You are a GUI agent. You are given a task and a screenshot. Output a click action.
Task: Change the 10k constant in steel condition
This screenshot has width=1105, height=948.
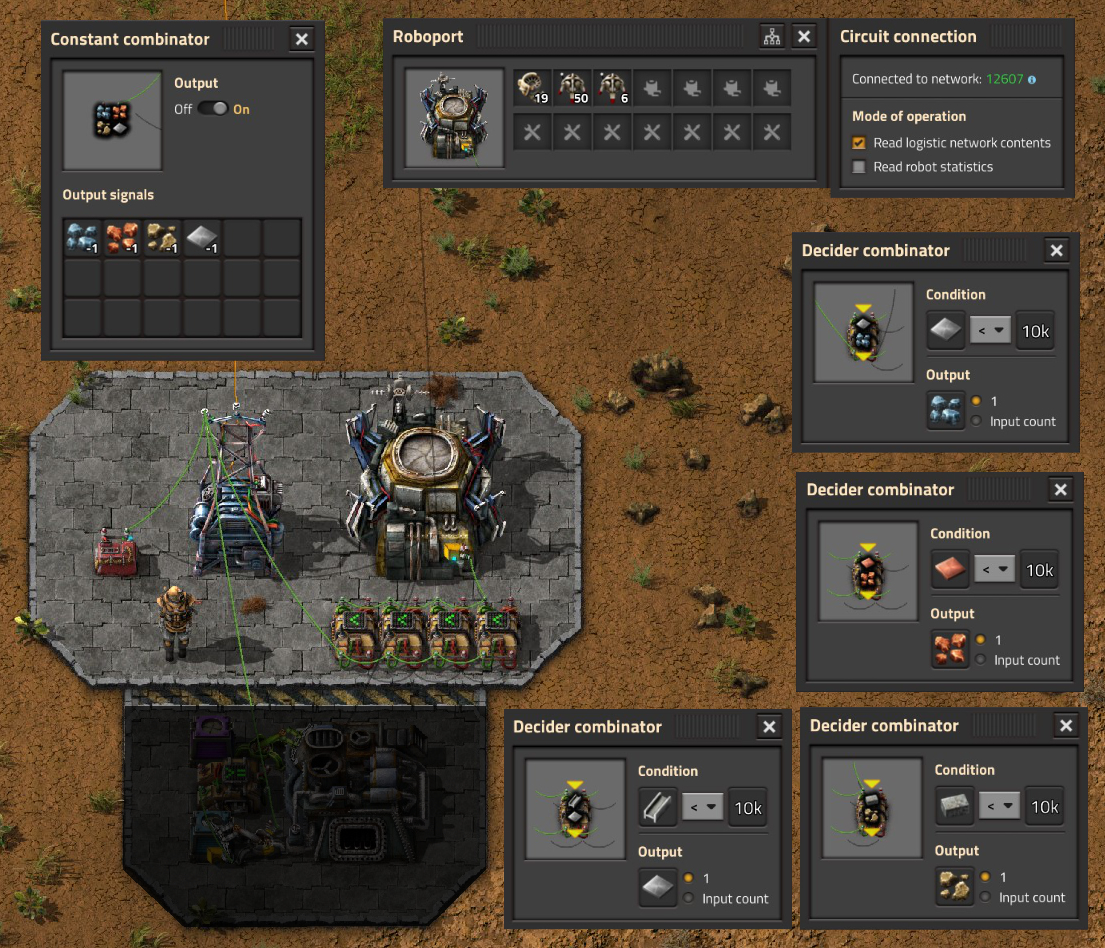pos(747,808)
